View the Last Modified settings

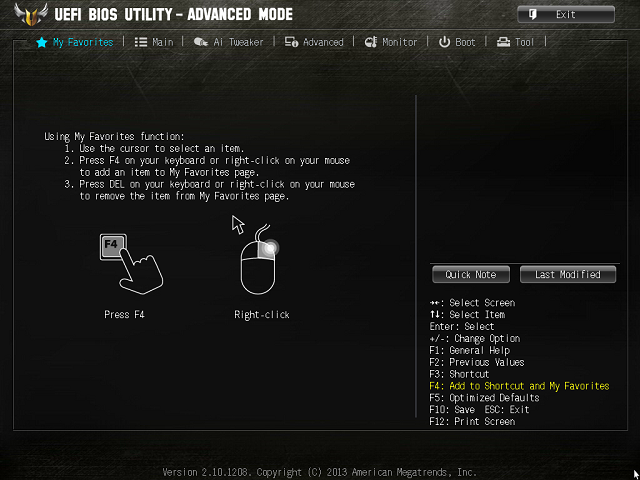pyautogui.click(x=568, y=274)
